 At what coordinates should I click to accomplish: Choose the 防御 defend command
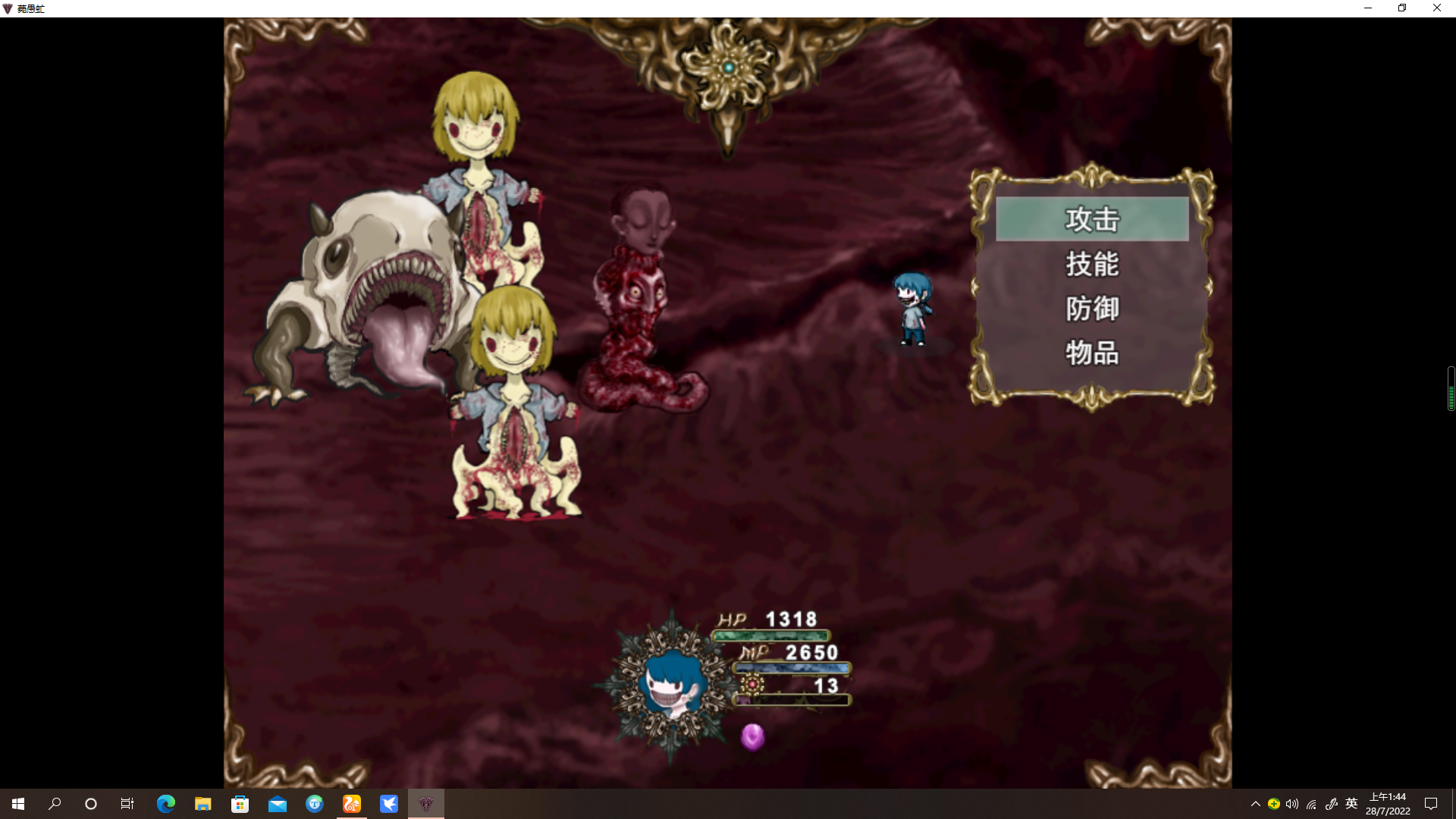(x=1092, y=309)
